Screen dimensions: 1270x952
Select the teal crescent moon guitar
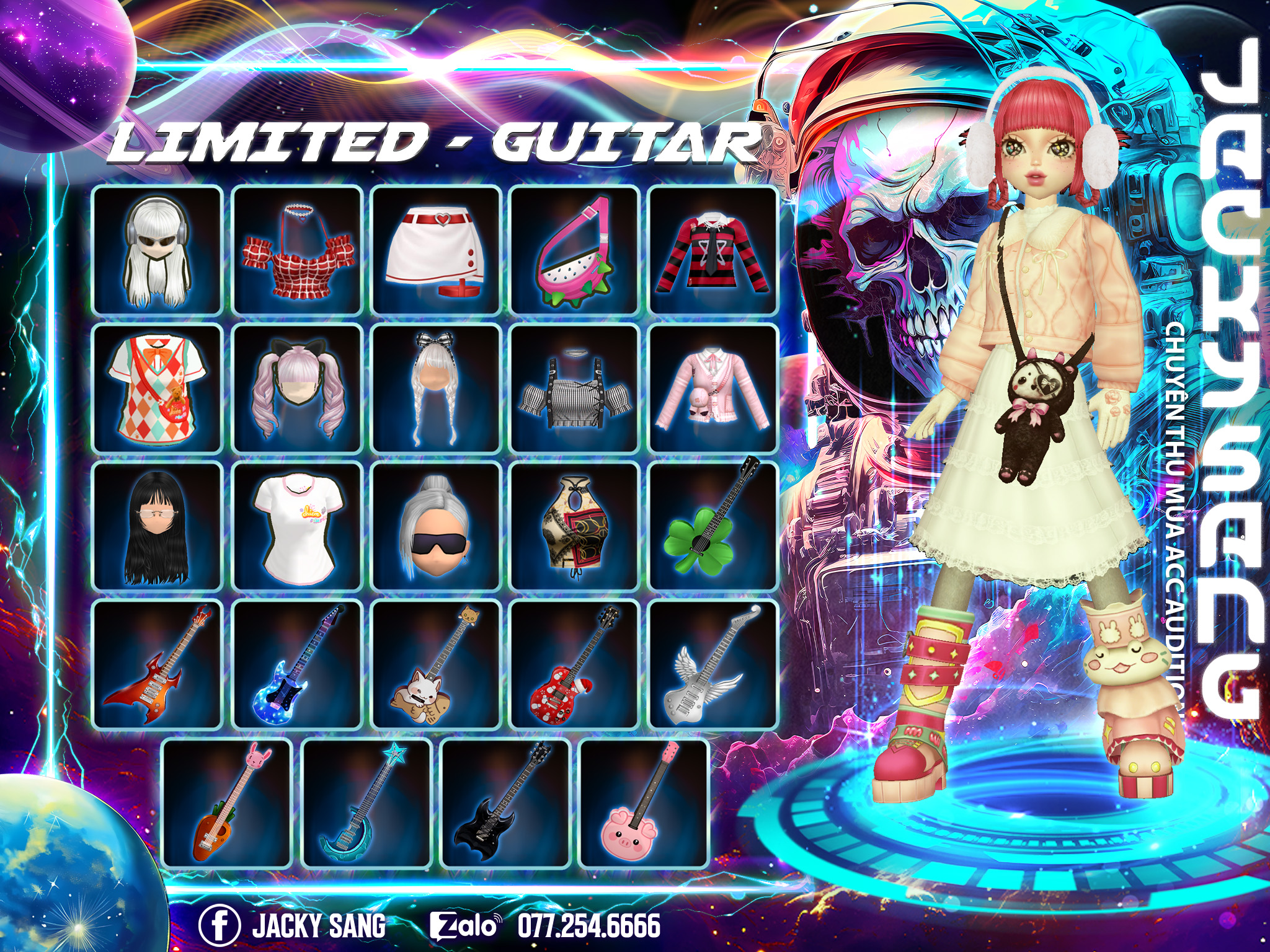(366, 804)
